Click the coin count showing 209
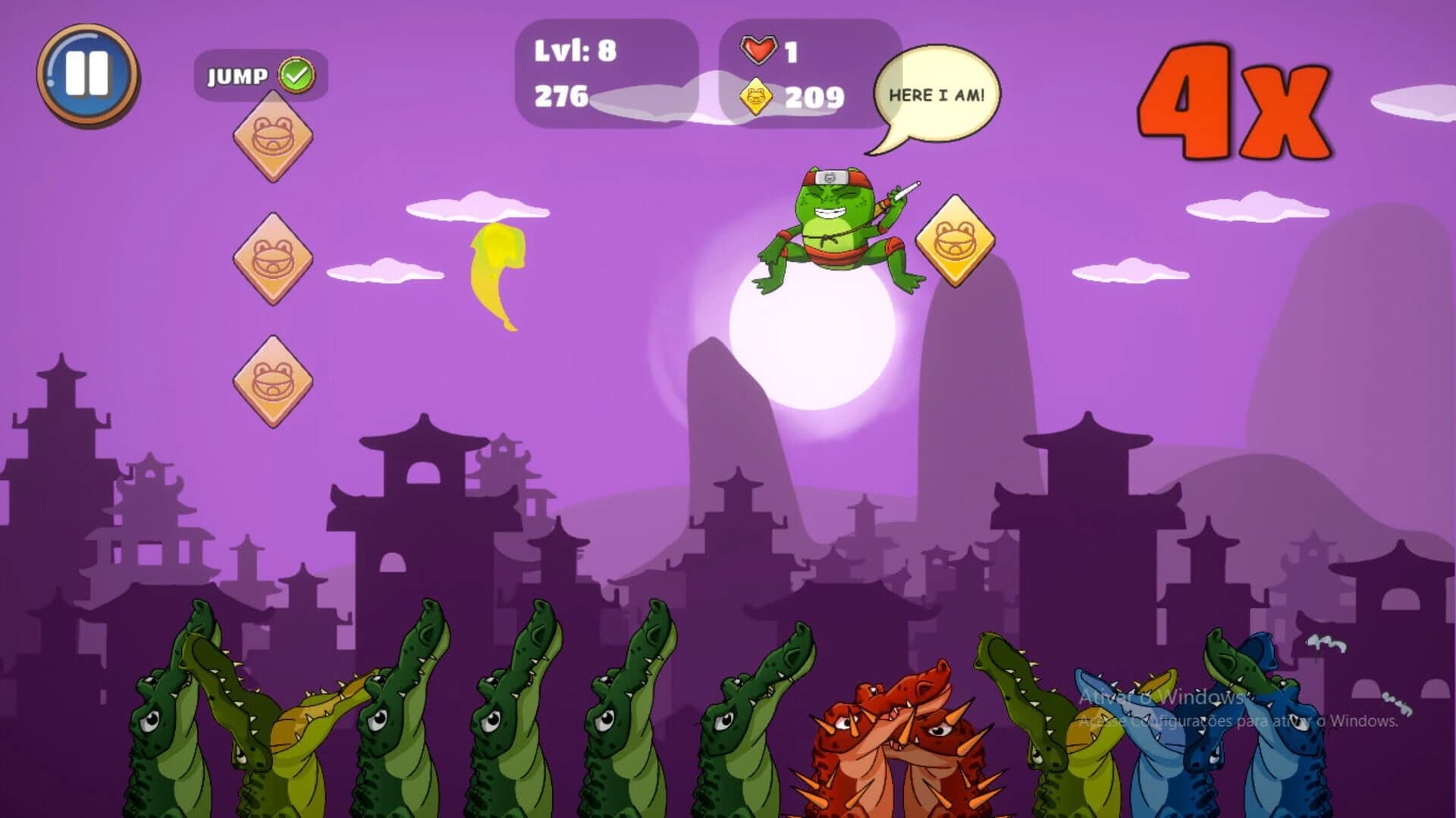Viewport: 1456px width, 818px height. point(814,97)
